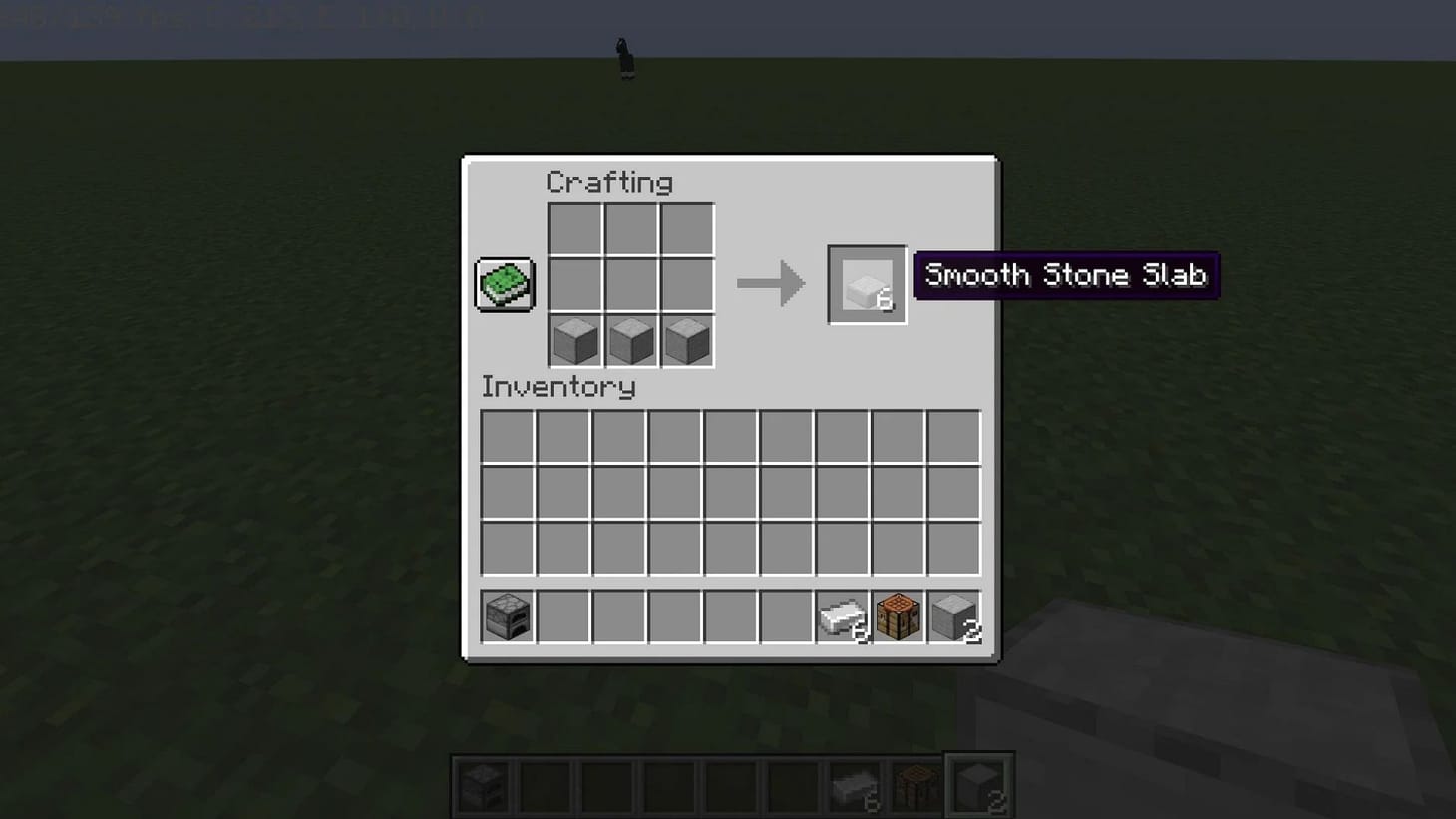Viewport: 1456px width, 819px height.
Task: Pick up the leftmost smooth stone in the crafting grid
Action: [574, 340]
